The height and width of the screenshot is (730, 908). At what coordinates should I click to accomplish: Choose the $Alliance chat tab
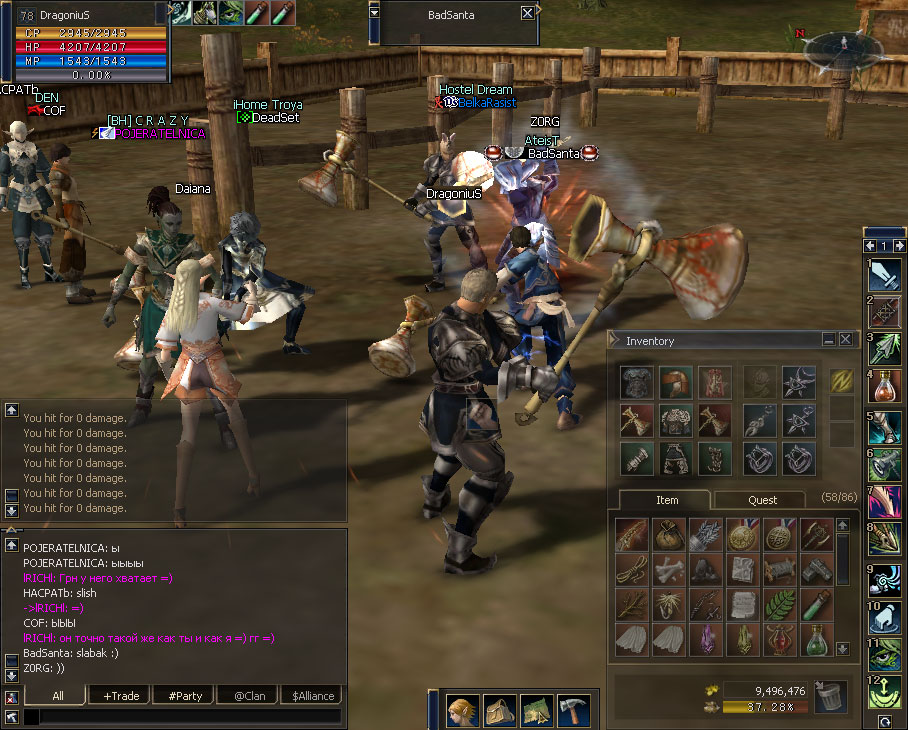click(x=313, y=696)
